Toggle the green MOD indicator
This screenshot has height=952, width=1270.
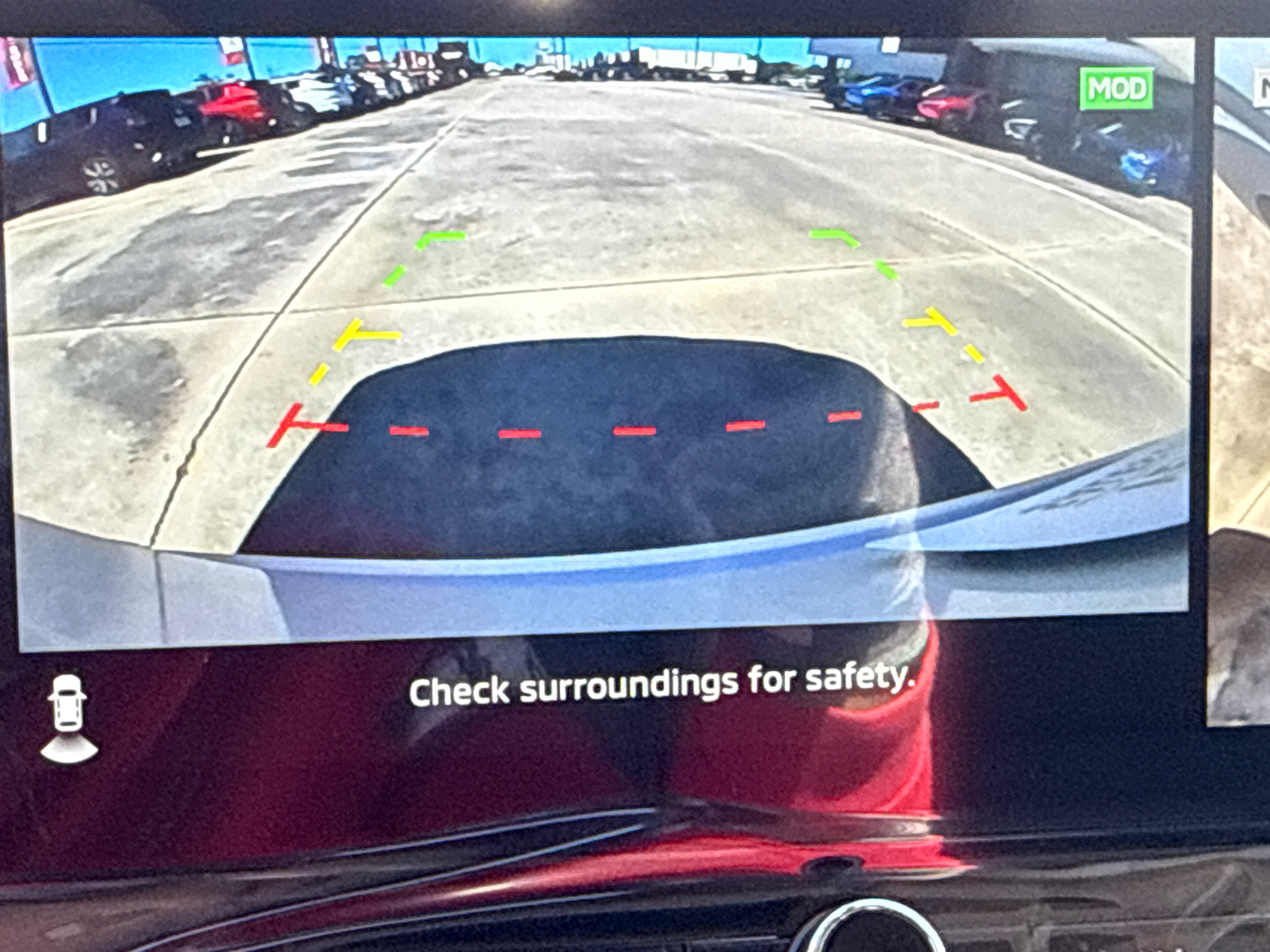tap(1117, 88)
